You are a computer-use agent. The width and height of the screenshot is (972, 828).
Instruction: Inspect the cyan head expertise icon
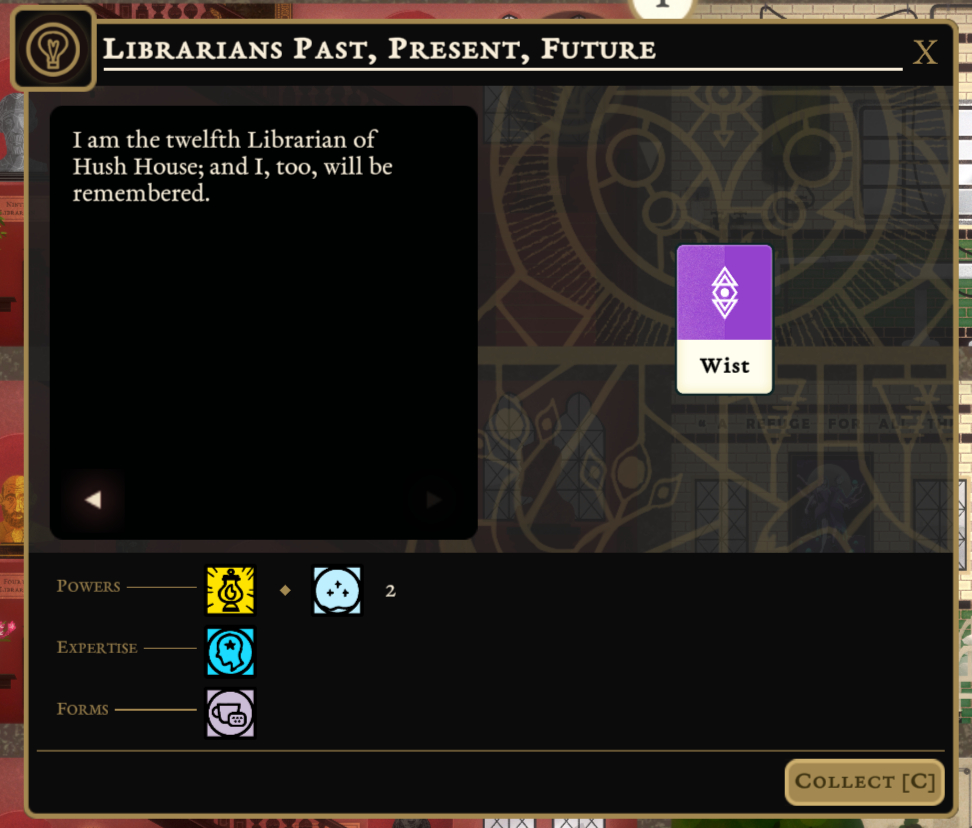click(231, 652)
